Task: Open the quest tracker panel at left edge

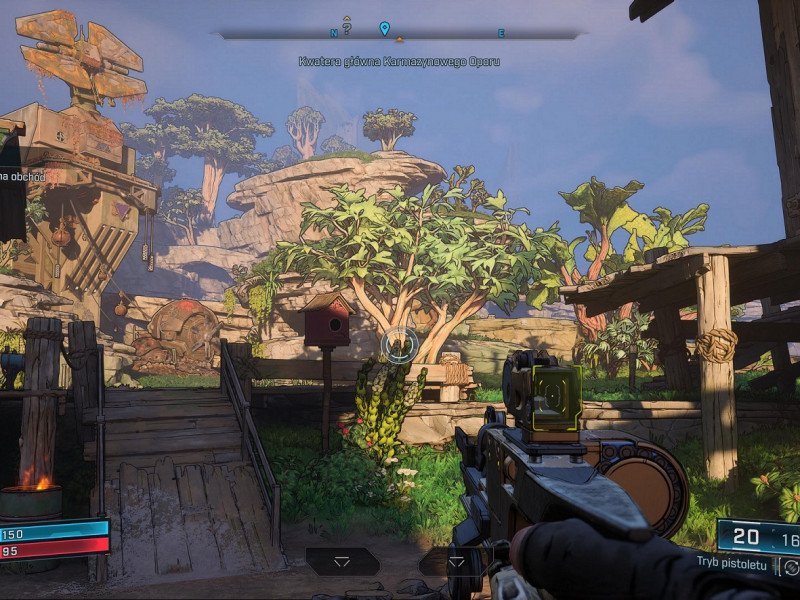Action: pyautogui.click(x=12, y=180)
